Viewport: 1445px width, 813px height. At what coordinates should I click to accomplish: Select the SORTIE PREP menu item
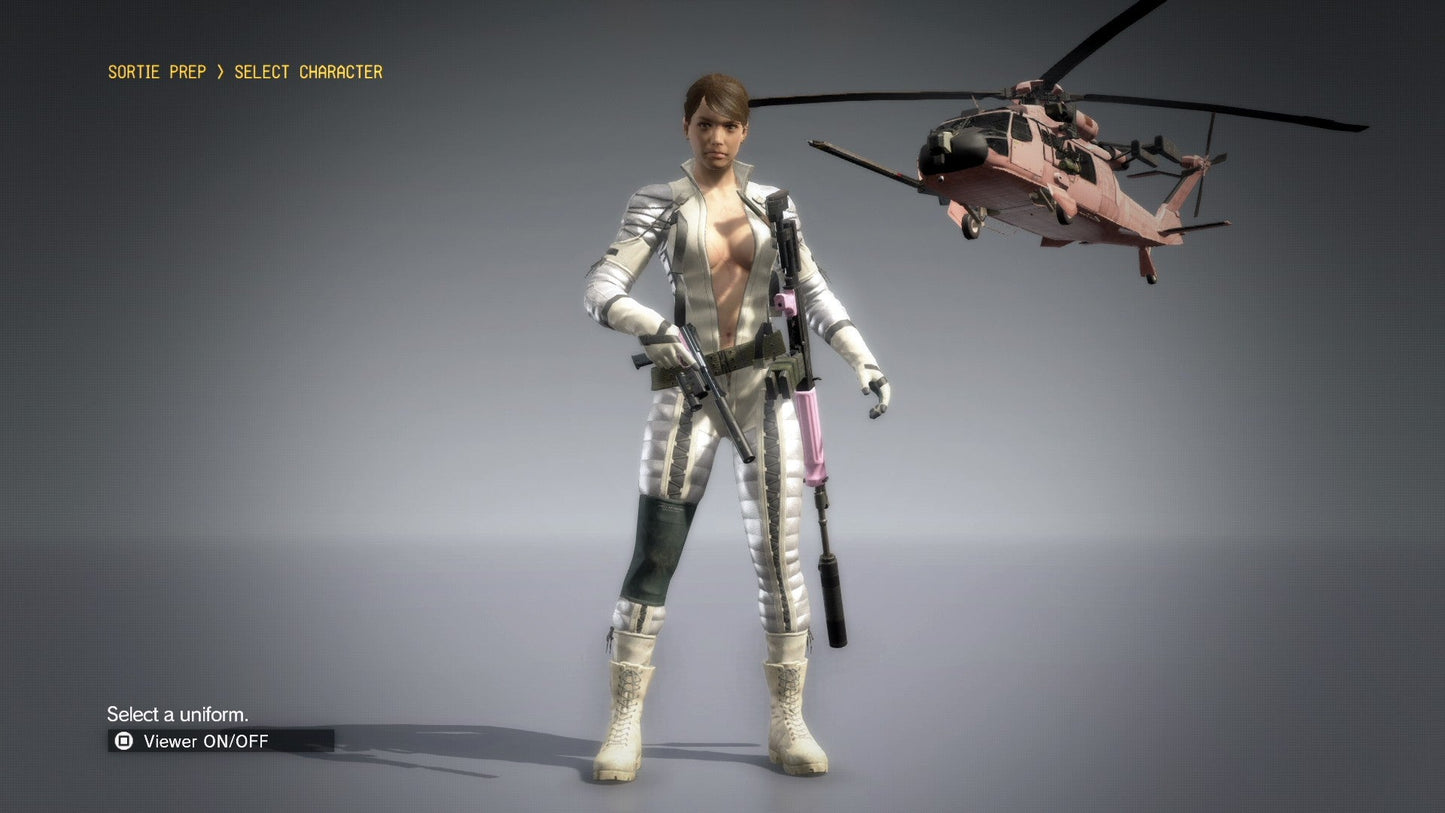[x=156, y=71]
